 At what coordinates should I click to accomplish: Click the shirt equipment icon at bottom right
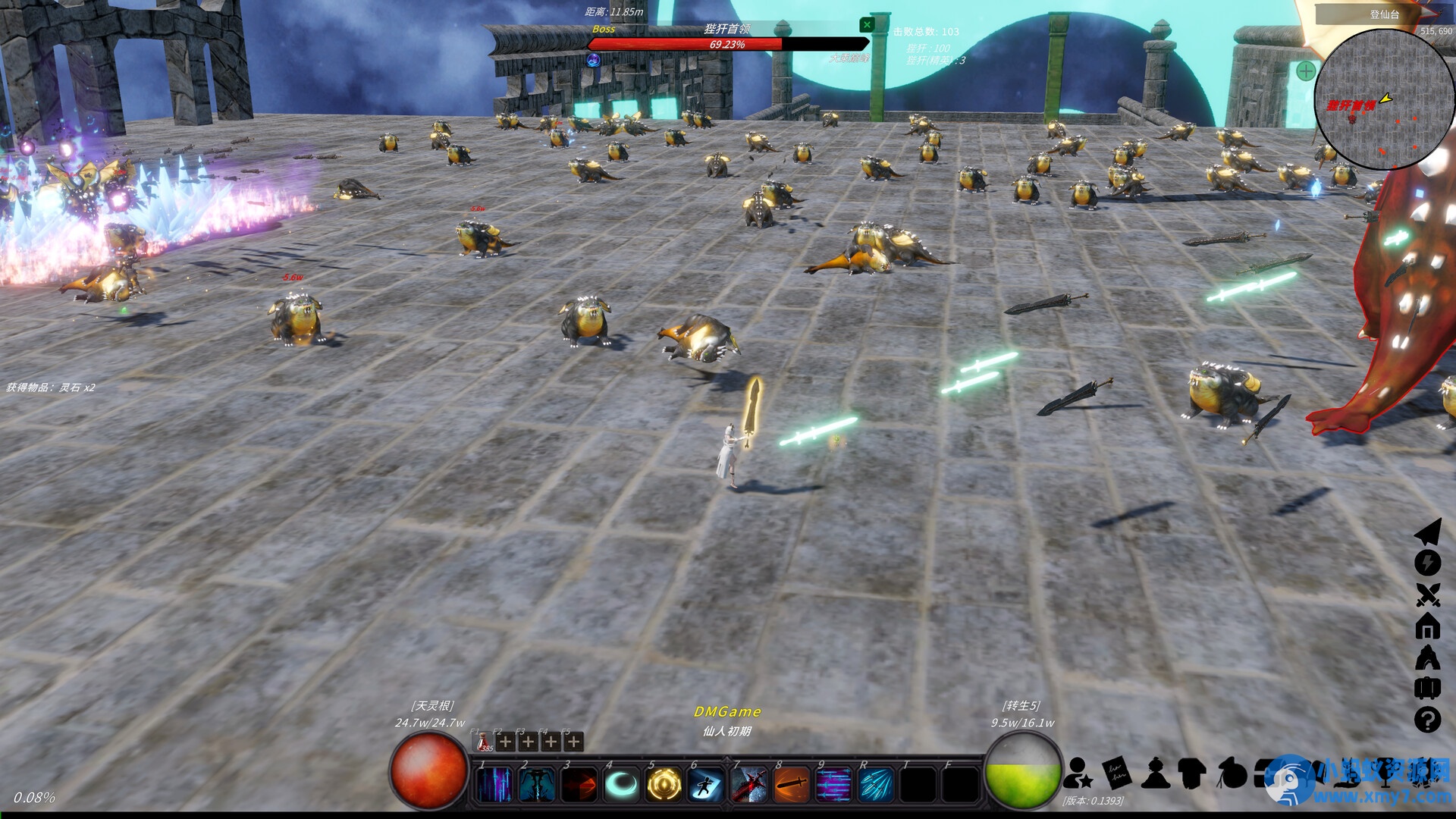pos(1191,773)
